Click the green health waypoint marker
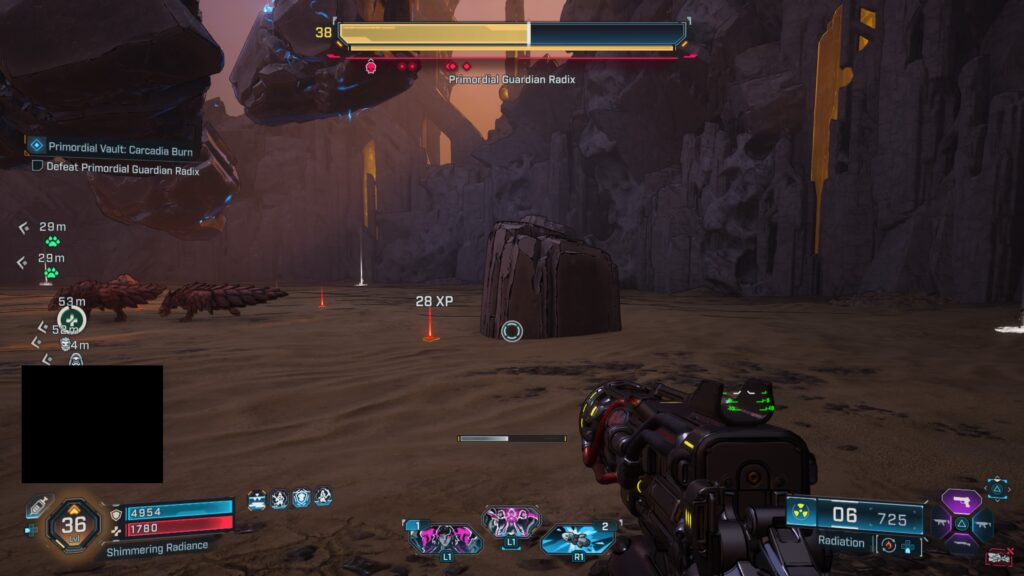Screen dimensions: 1024x576 (x=71, y=320)
